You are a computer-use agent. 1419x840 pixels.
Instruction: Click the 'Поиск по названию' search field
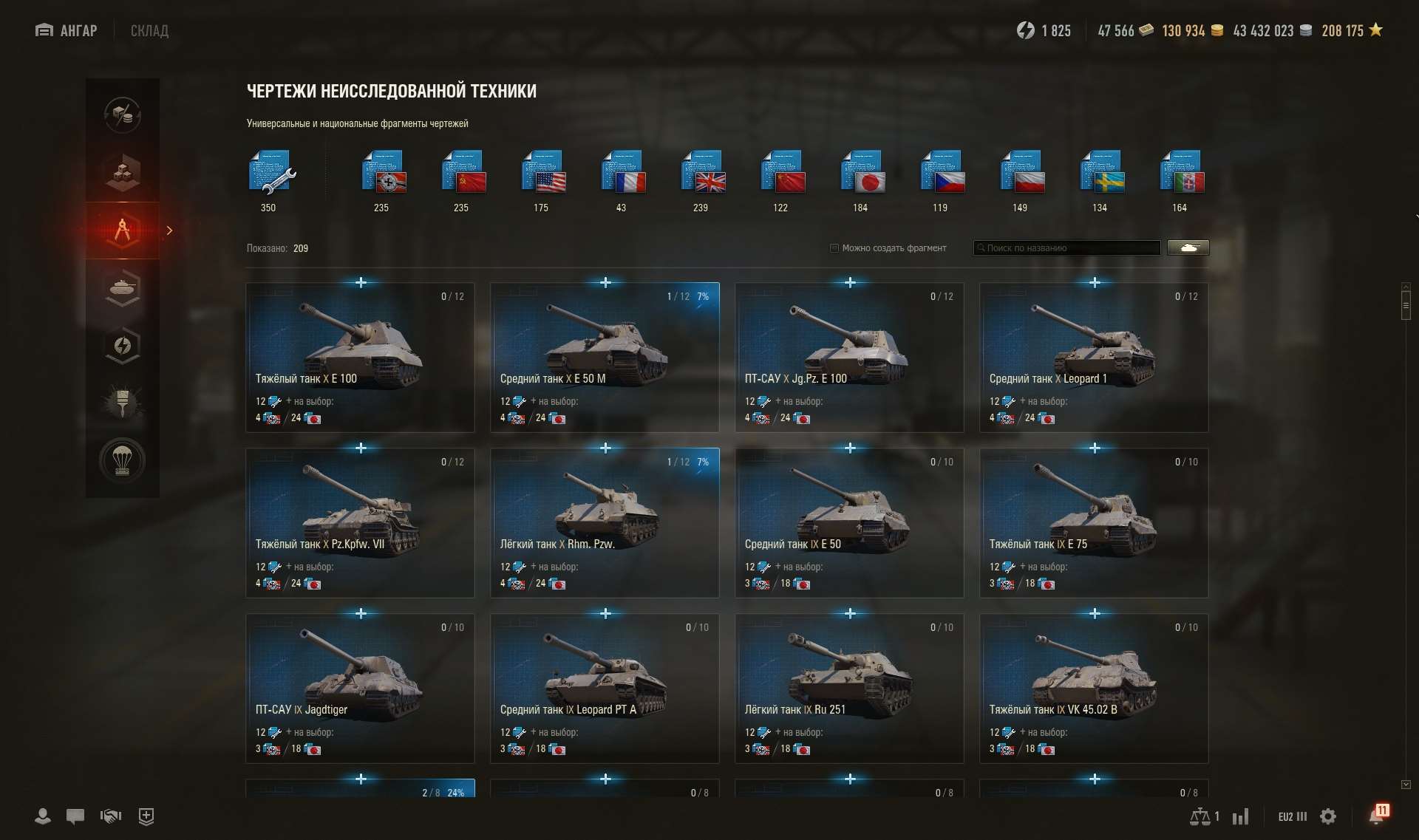(x=1066, y=247)
